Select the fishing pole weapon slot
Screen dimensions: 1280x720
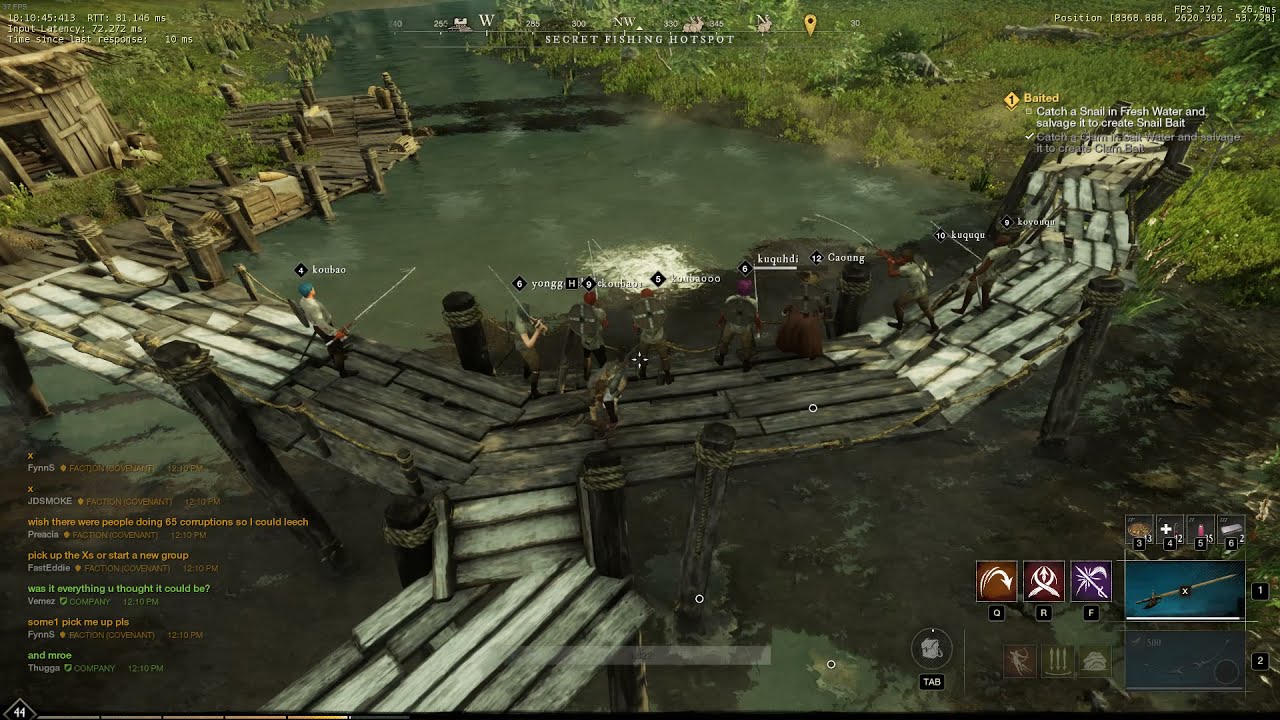1185,590
